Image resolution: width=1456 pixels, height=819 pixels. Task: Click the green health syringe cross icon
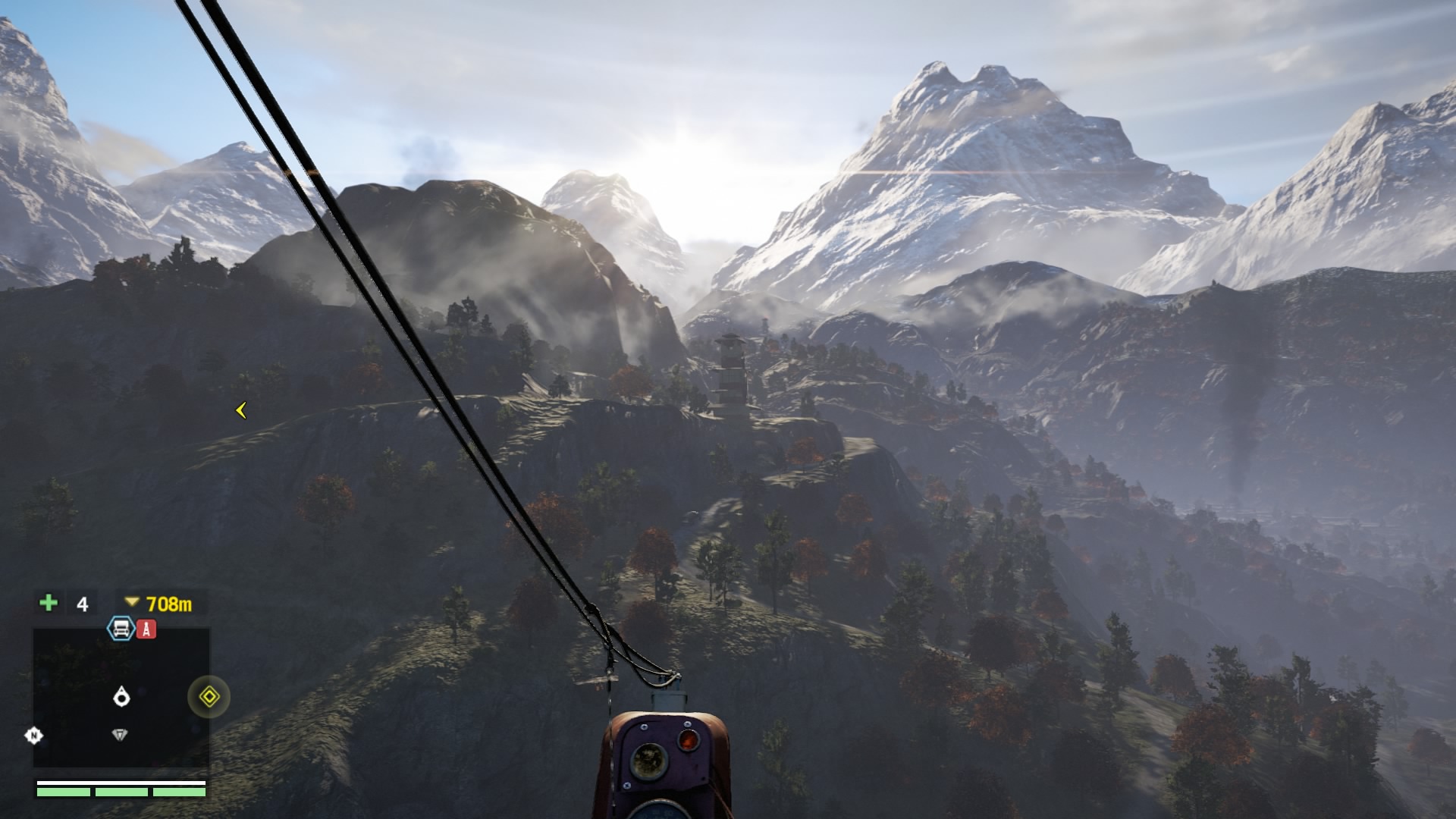(49, 603)
